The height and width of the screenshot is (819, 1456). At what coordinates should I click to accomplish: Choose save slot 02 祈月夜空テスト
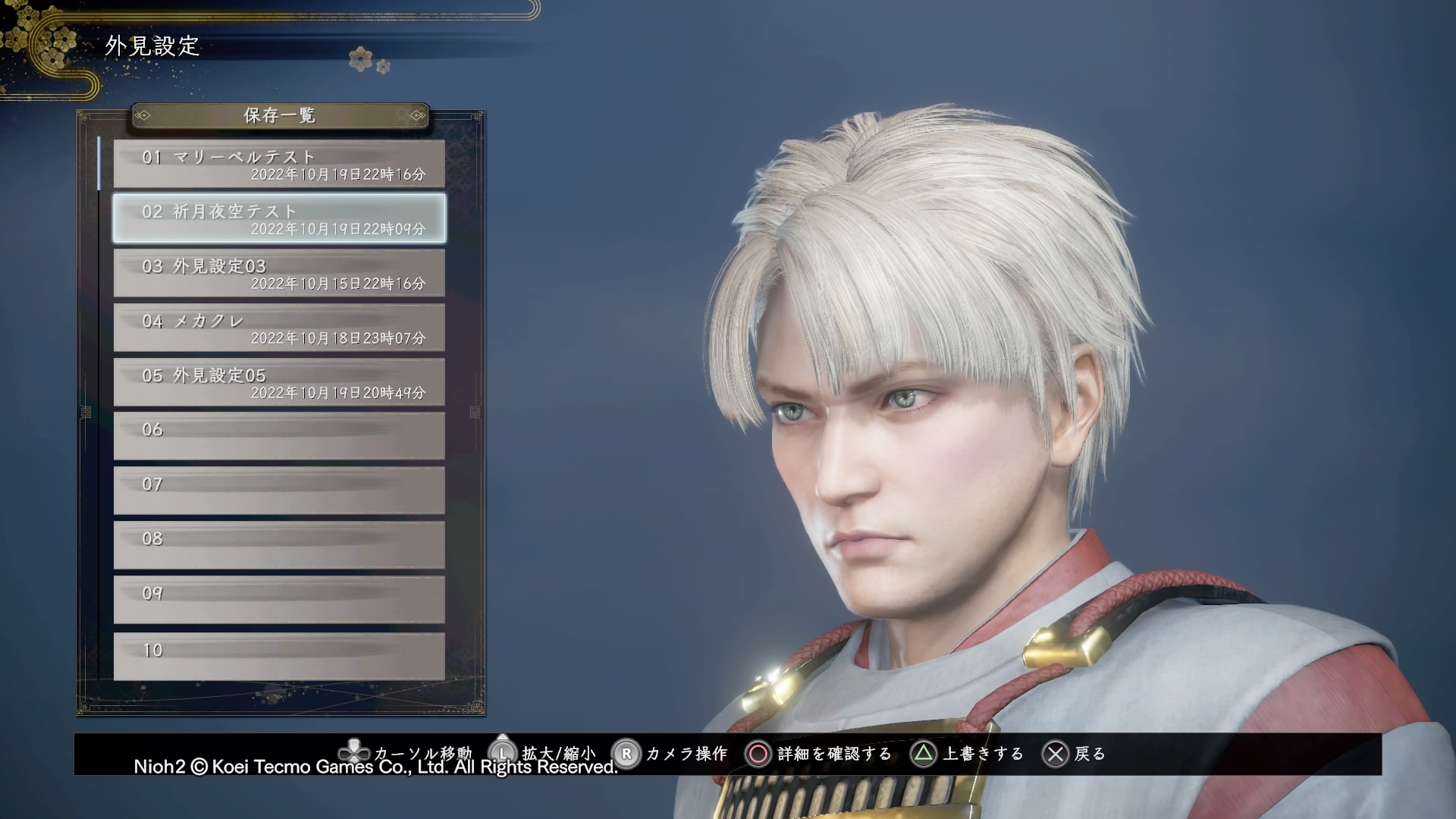[x=279, y=218]
